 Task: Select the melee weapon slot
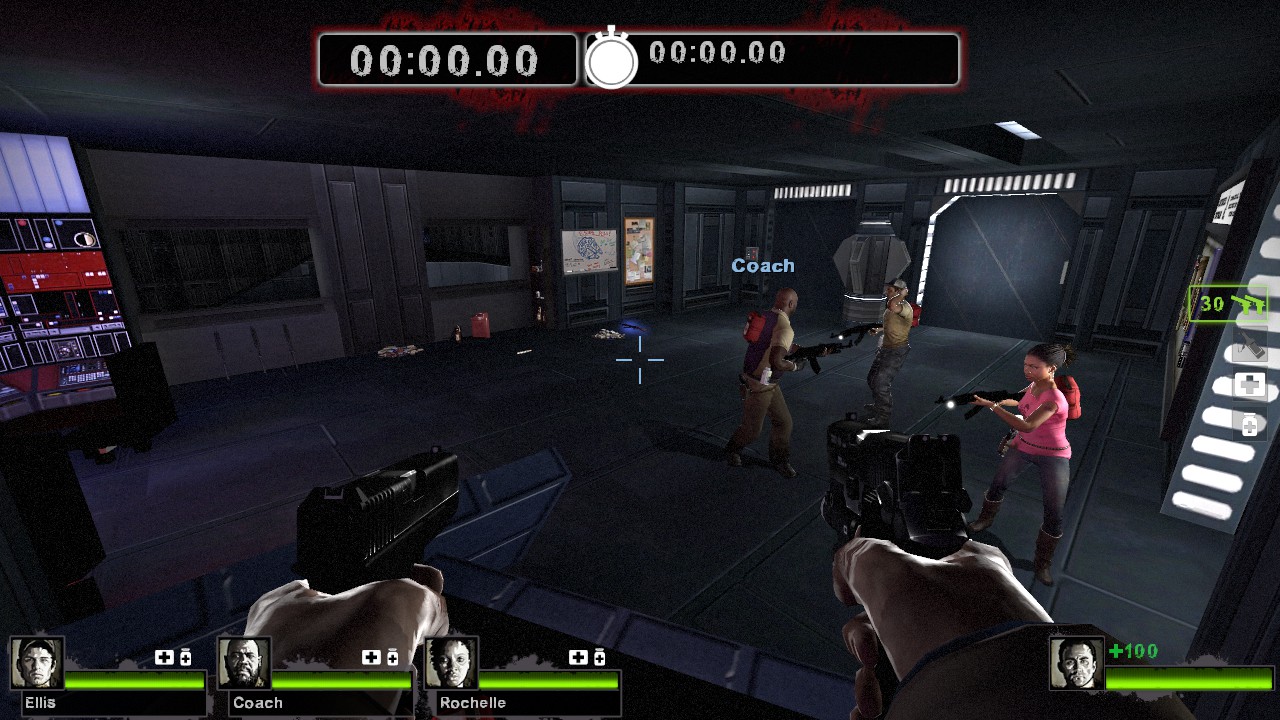(x=1249, y=346)
